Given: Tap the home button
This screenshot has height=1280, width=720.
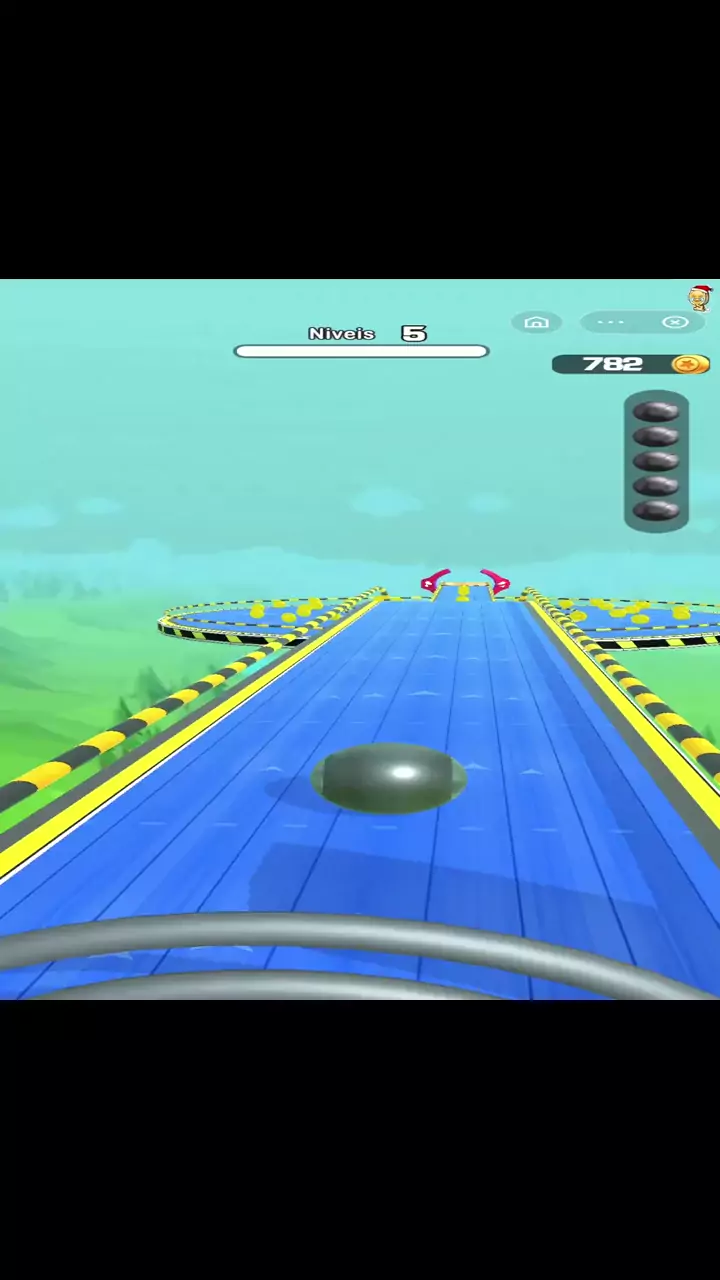Looking at the screenshot, I should pos(536,322).
